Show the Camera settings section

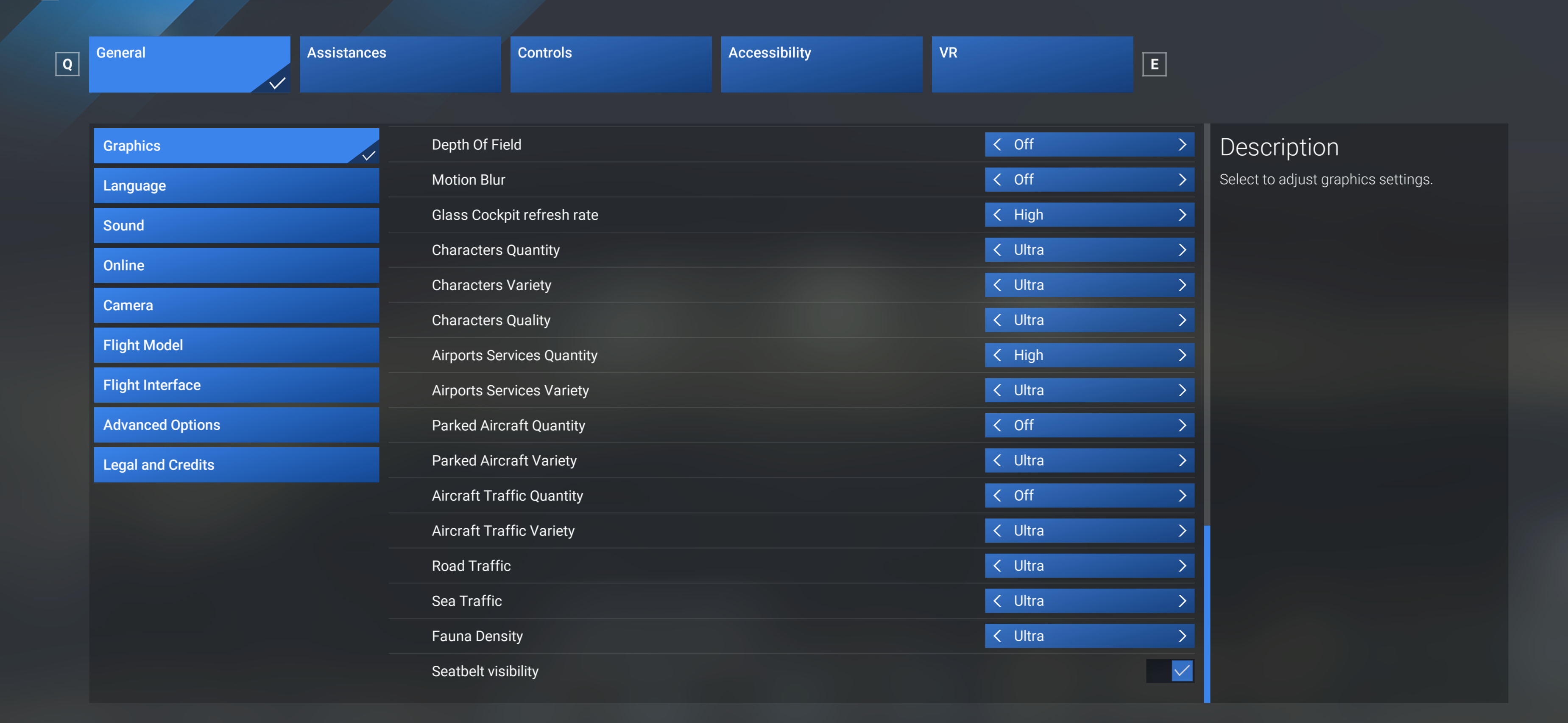click(x=236, y=305)
